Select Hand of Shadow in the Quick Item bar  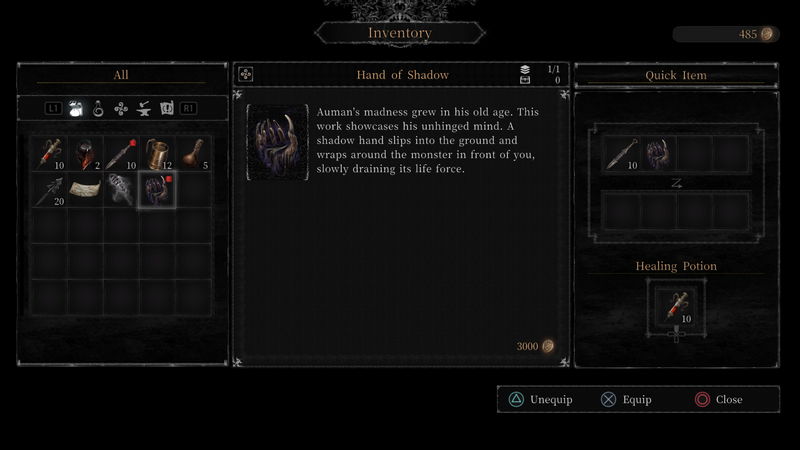[x=656, y=154]
